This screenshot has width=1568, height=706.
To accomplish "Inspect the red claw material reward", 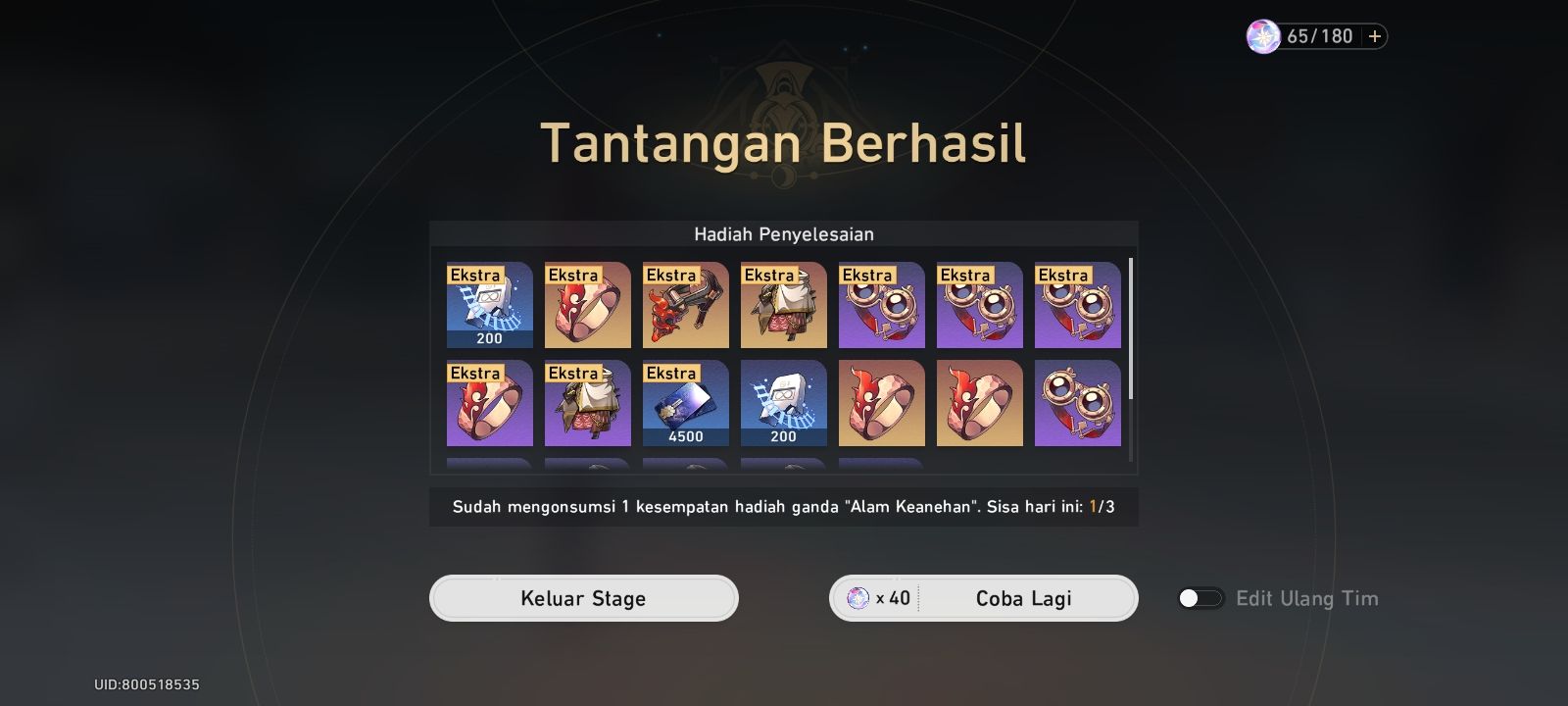I will [686, 305].
